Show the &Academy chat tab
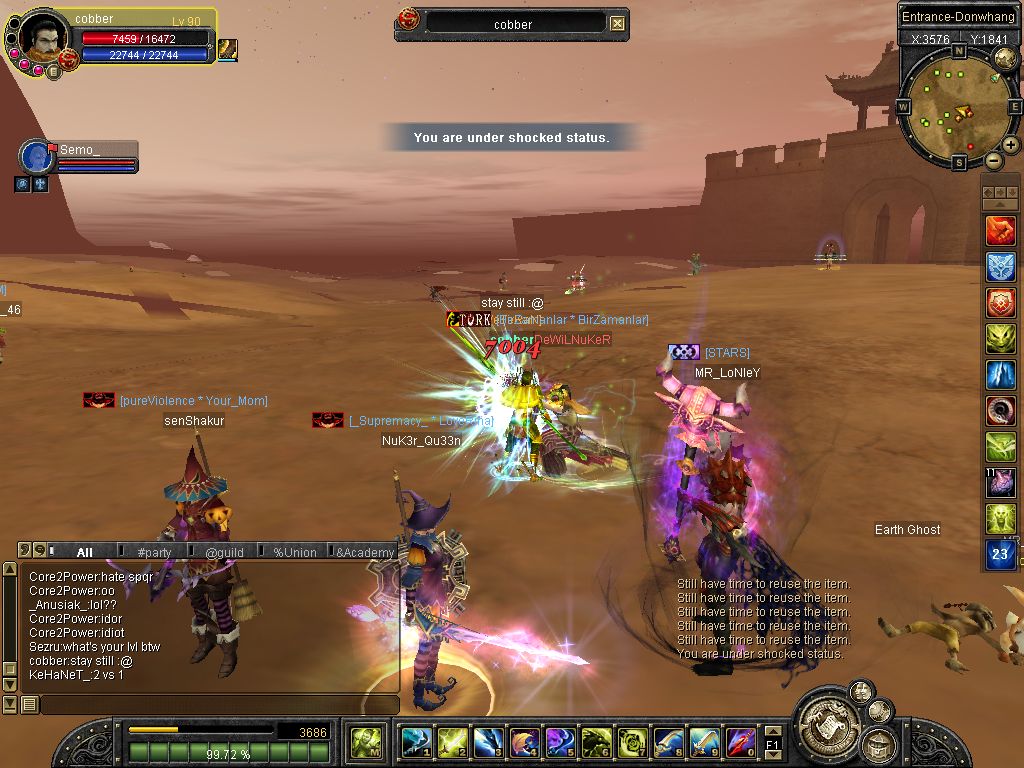 click(365, 552)
